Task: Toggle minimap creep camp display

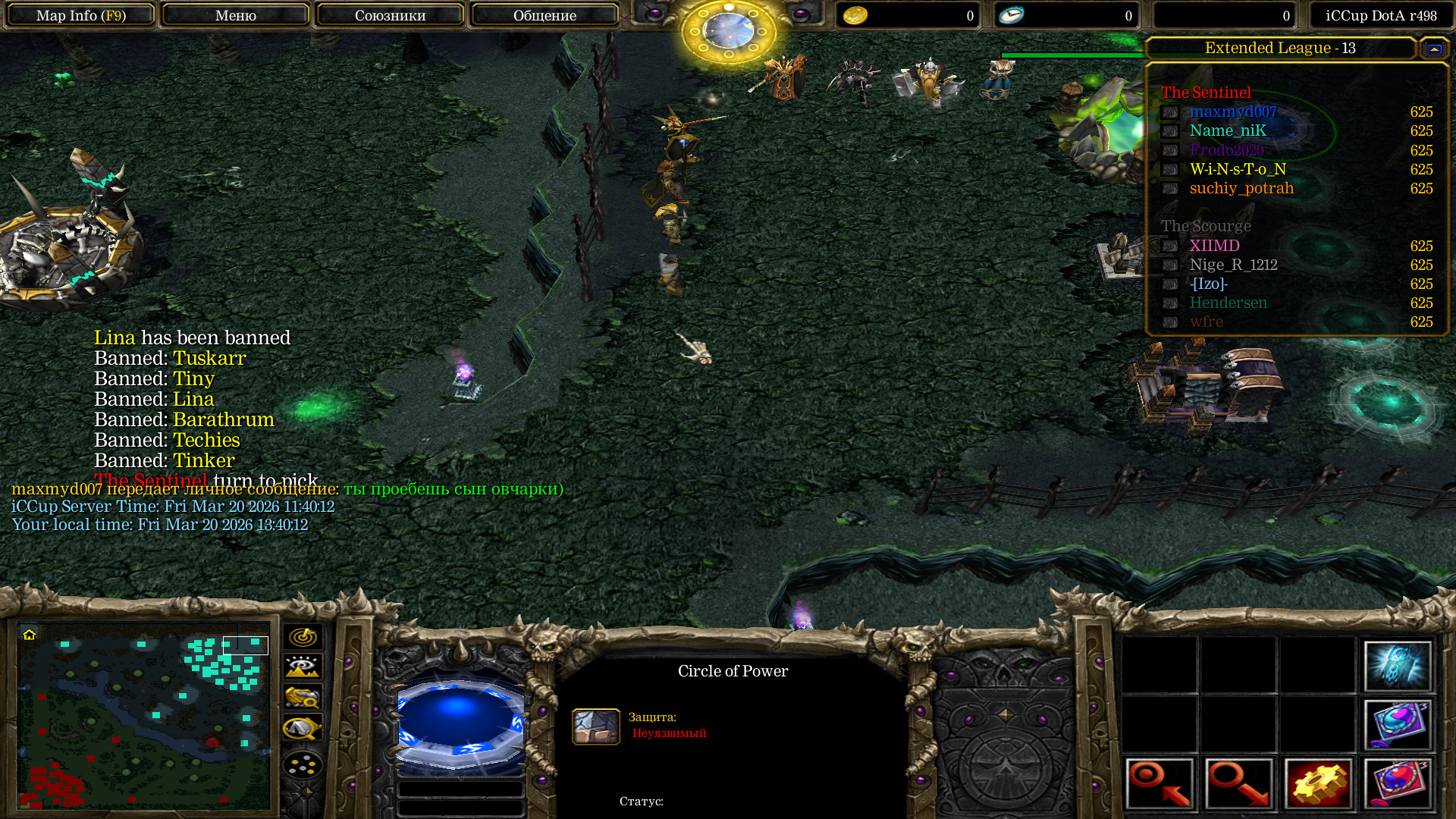Action: (x=303, y=728)
